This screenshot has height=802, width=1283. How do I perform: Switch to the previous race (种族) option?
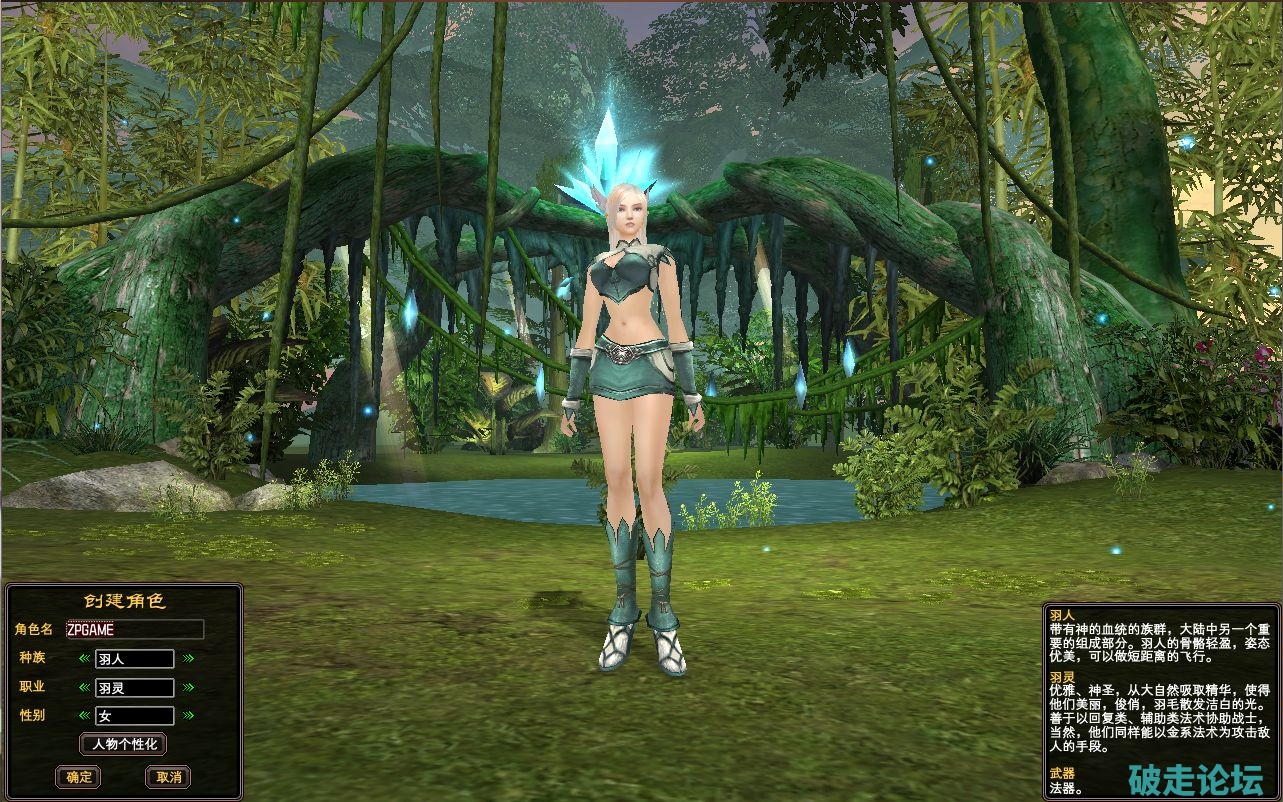[84, 659]
